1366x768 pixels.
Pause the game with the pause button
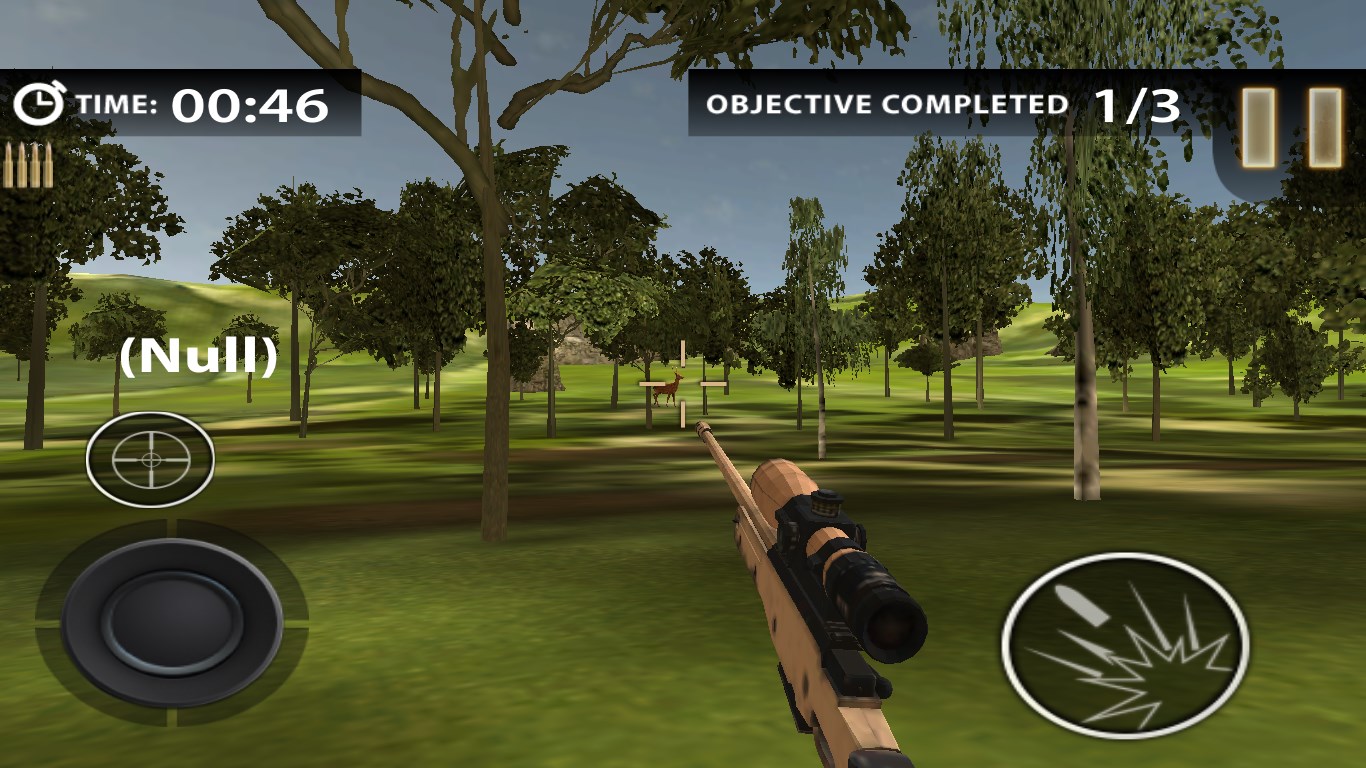point(1291,127)
